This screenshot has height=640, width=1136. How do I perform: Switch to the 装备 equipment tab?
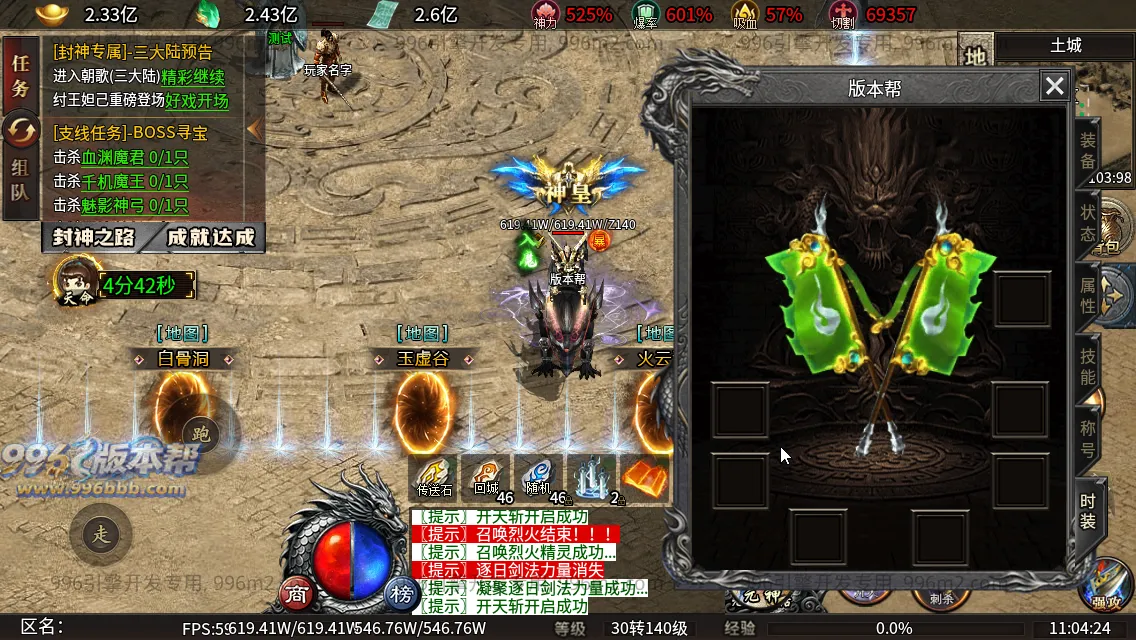(x=1088, y=151)
